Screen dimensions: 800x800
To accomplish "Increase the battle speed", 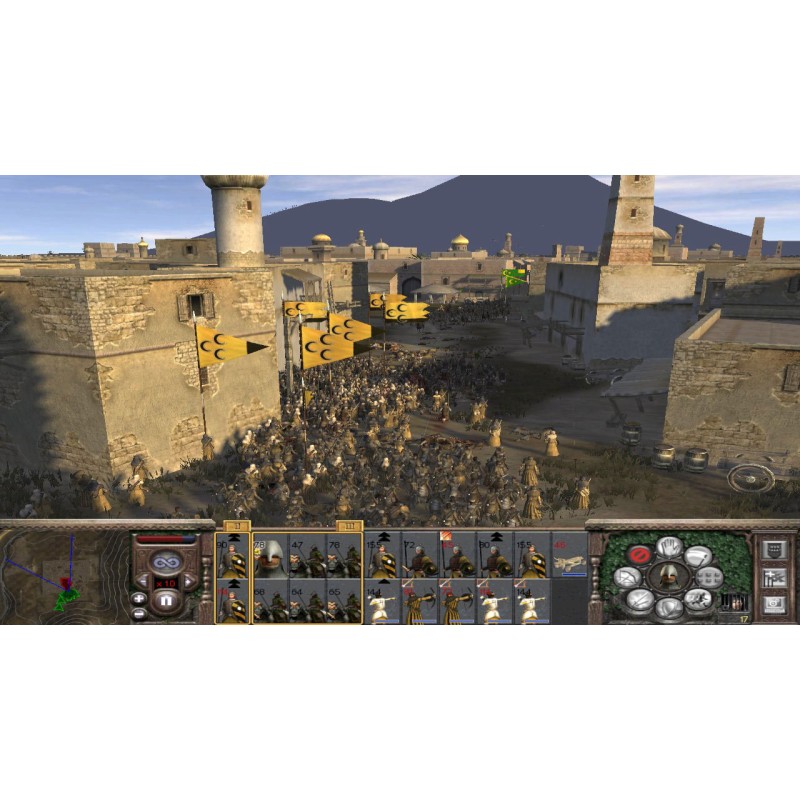I will (x=189, y=581).
